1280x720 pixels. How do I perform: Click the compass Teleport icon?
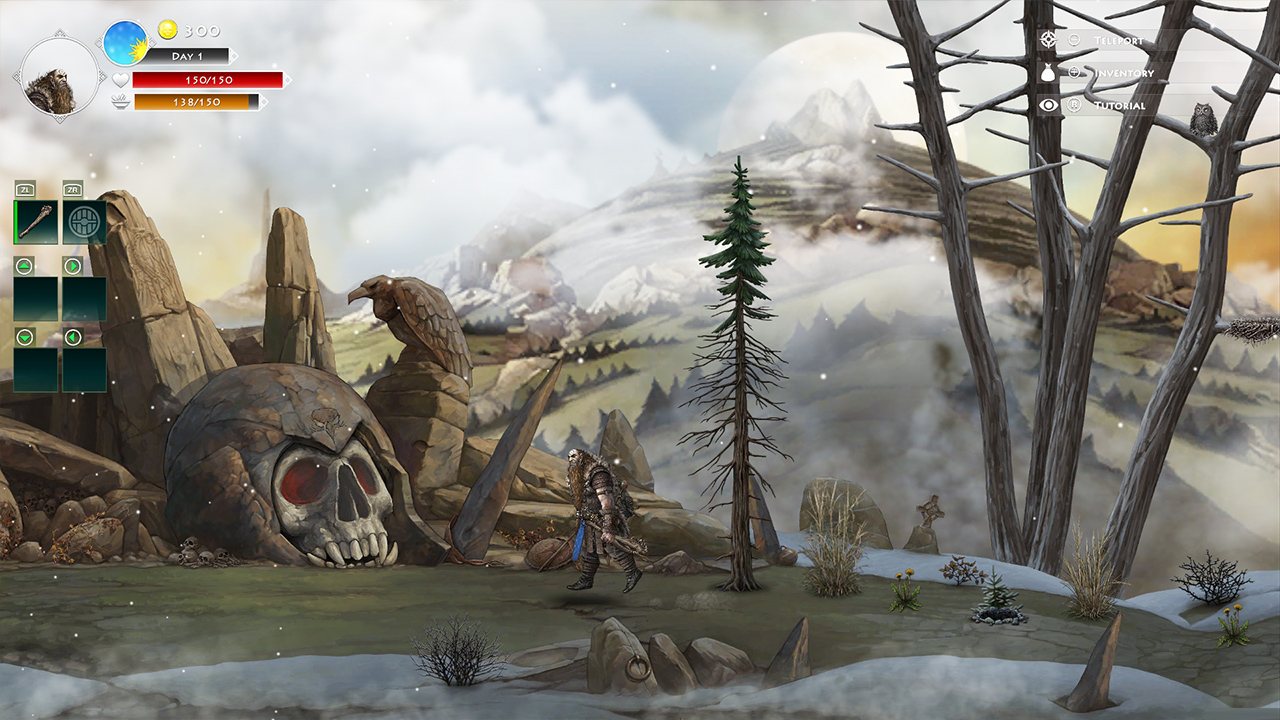pyautogui.click(x=1048, y=39)
